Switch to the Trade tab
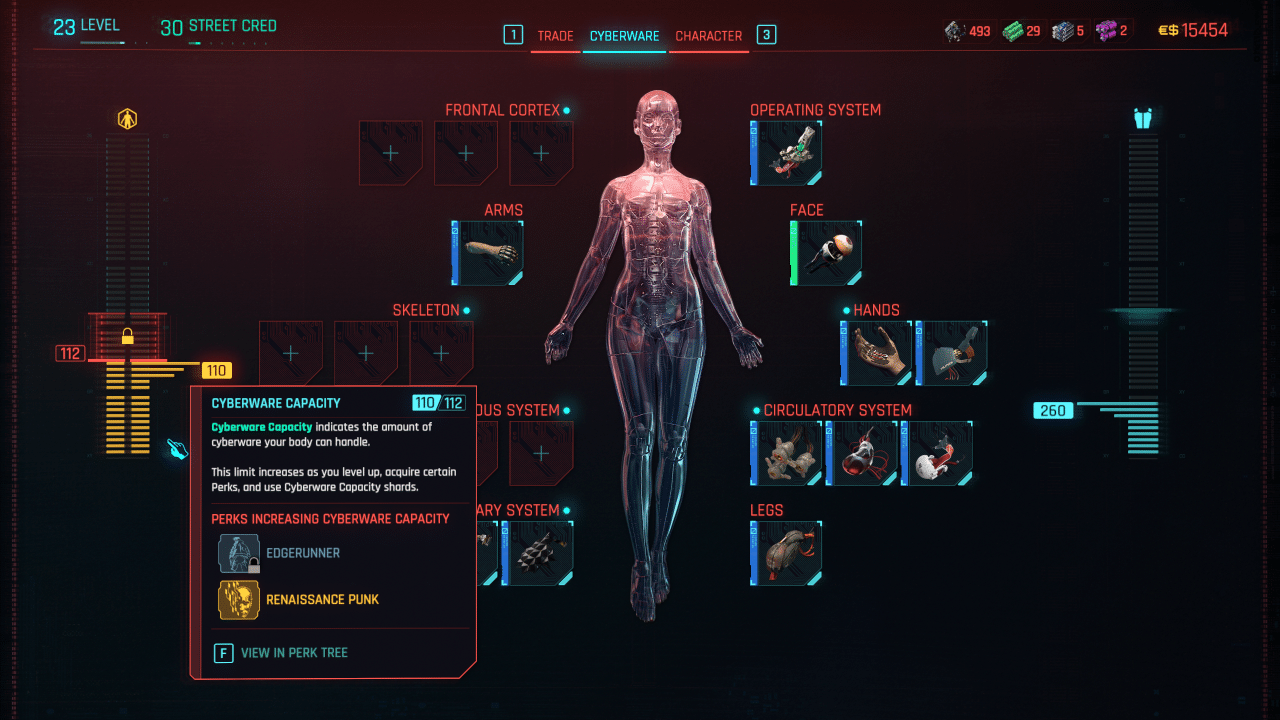 pos(556,34)
